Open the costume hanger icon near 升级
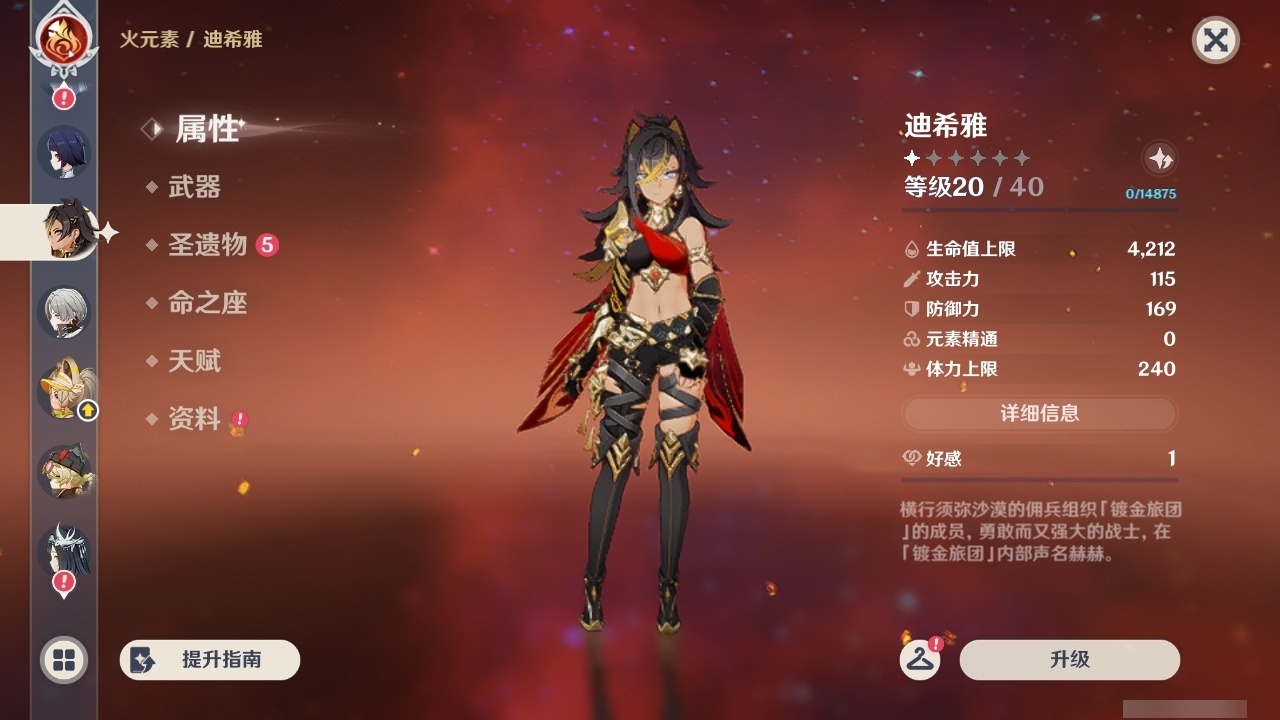 tap(922, 659)
